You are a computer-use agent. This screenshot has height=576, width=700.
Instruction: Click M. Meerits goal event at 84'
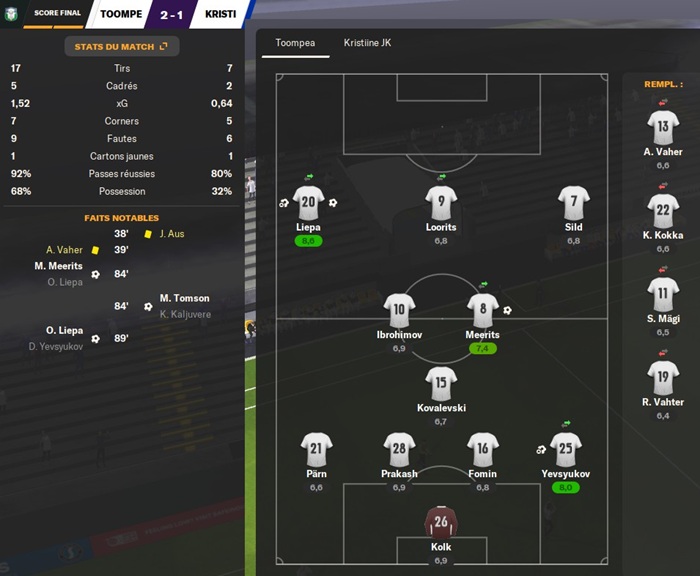click(x=58, y=266)
